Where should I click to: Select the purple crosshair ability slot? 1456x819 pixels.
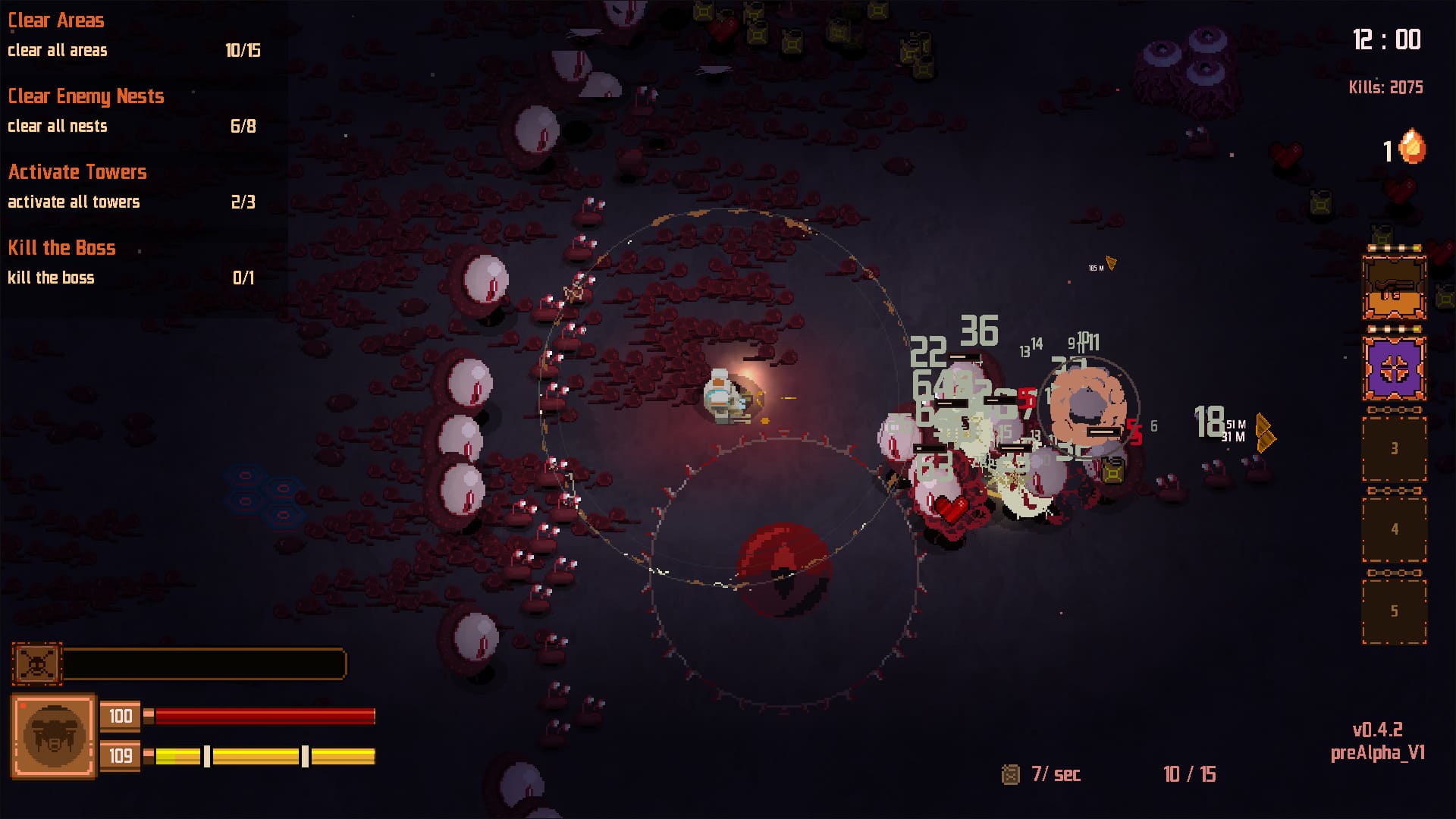[1394, 369]
